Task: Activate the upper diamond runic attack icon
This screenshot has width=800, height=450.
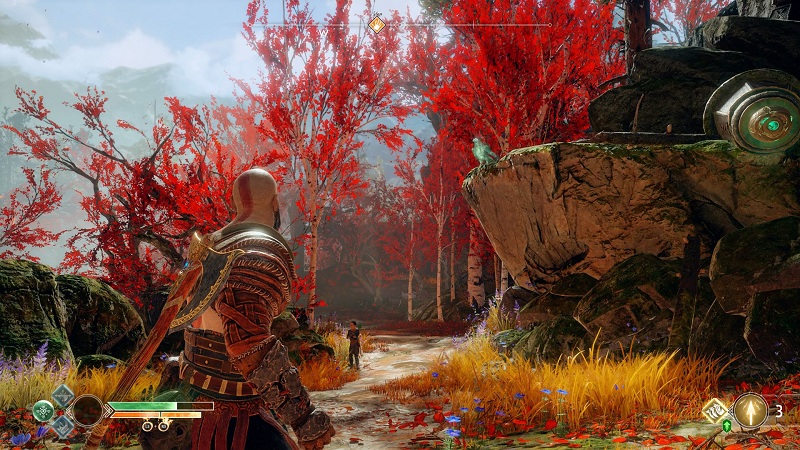Action: [x=62, y=394]
